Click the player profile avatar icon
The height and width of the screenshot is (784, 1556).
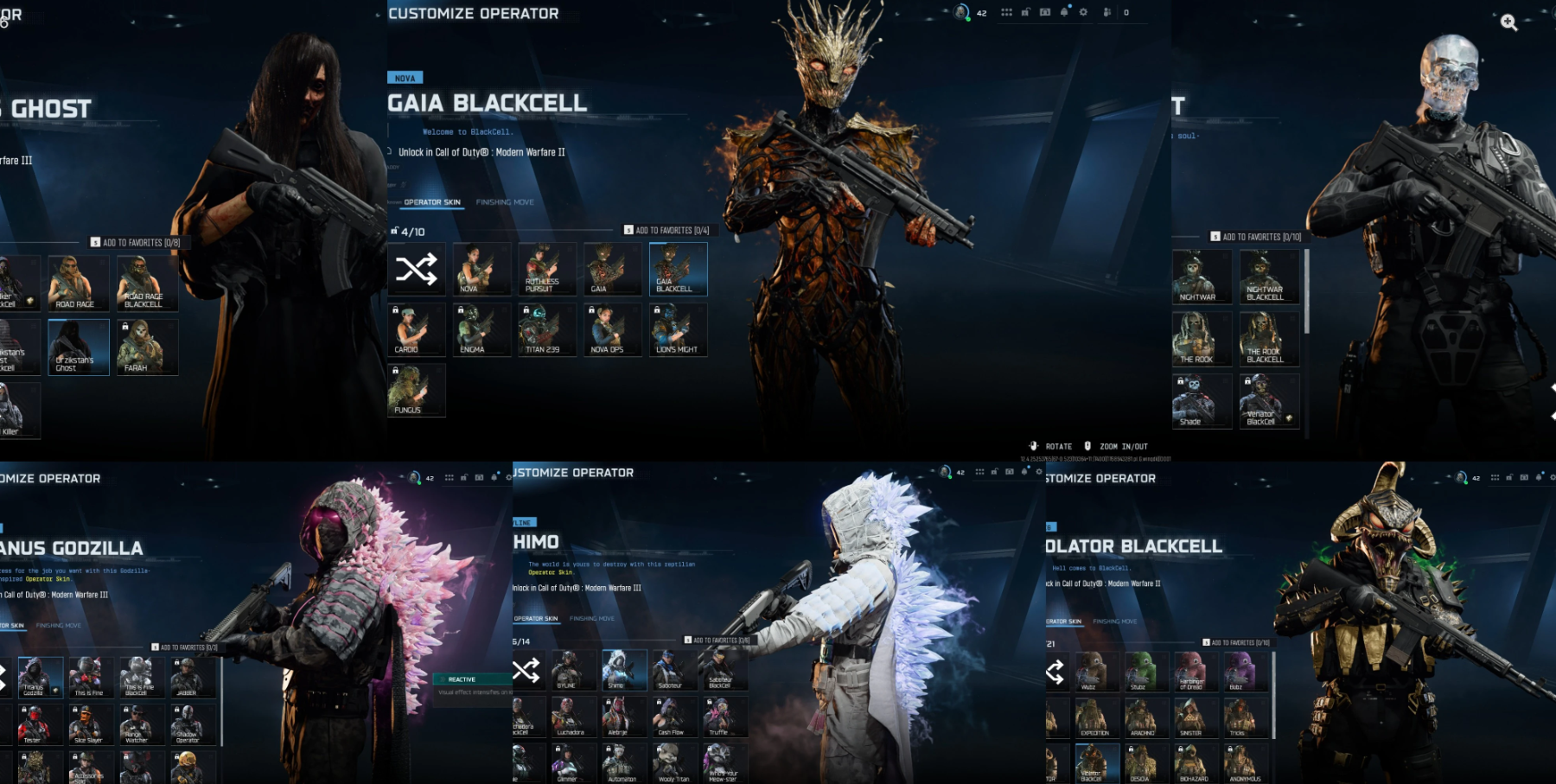click(x=962, y=12)
